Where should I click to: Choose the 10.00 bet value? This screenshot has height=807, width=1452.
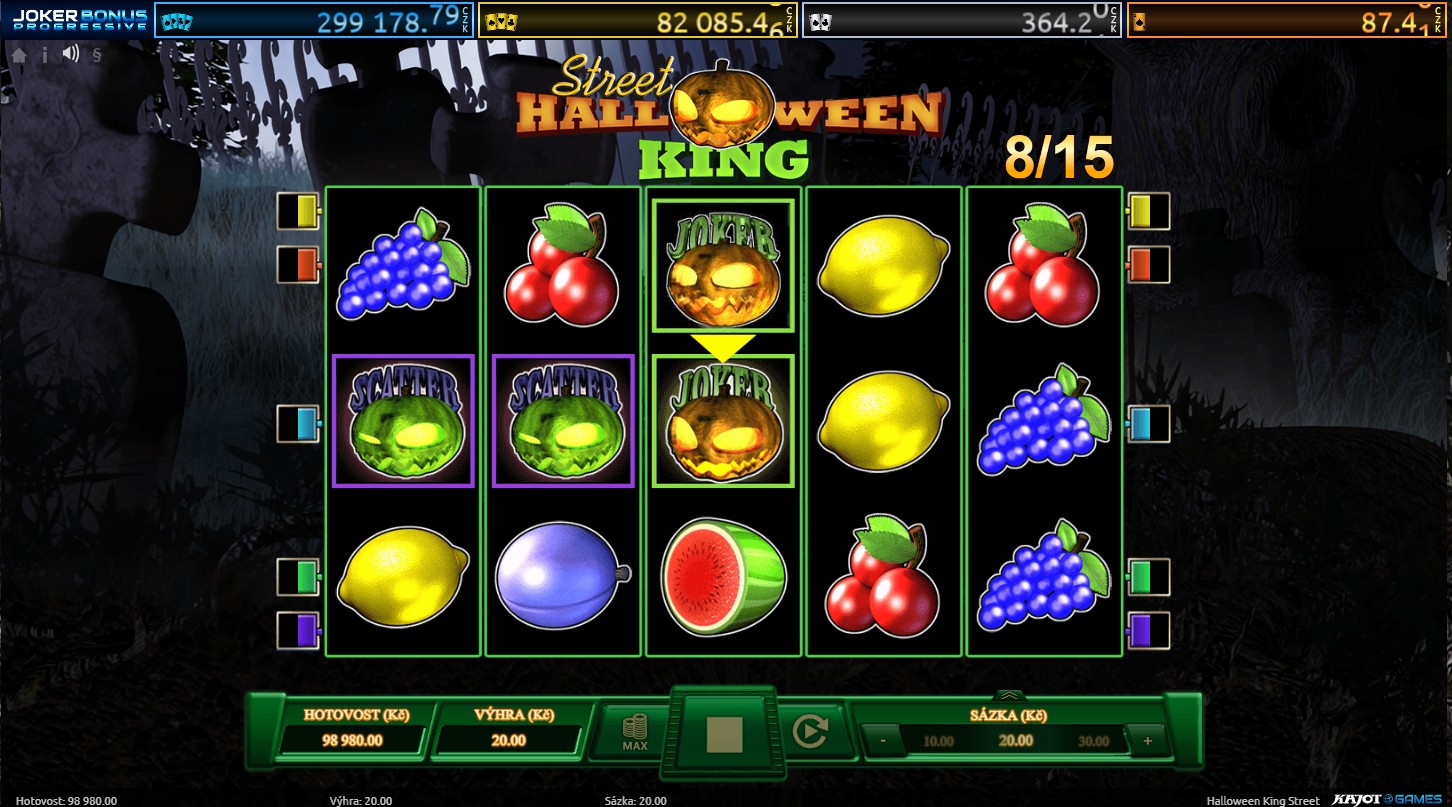click(938, 741)
